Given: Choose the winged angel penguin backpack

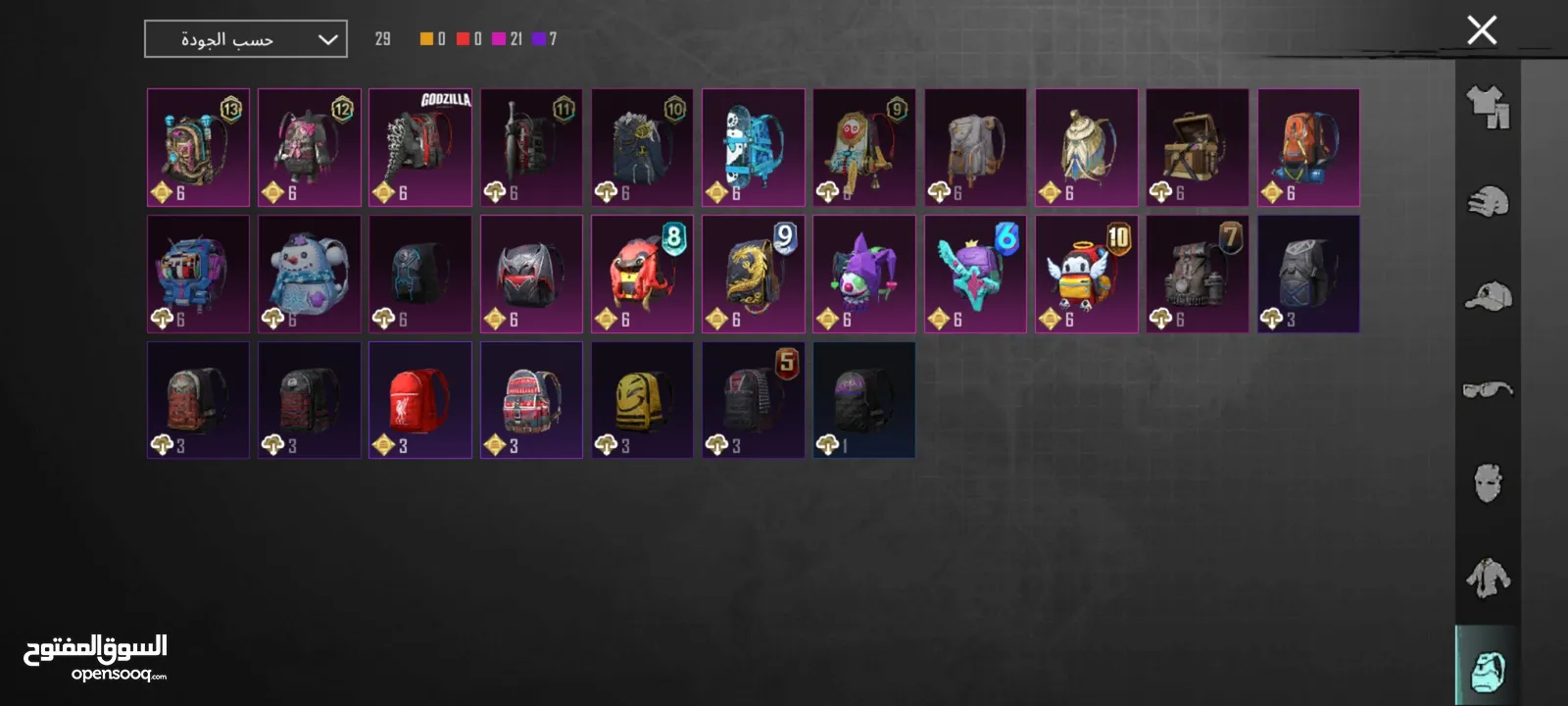Looking at the screenshot, I should pyautogui.click(x=1086, y=274).
